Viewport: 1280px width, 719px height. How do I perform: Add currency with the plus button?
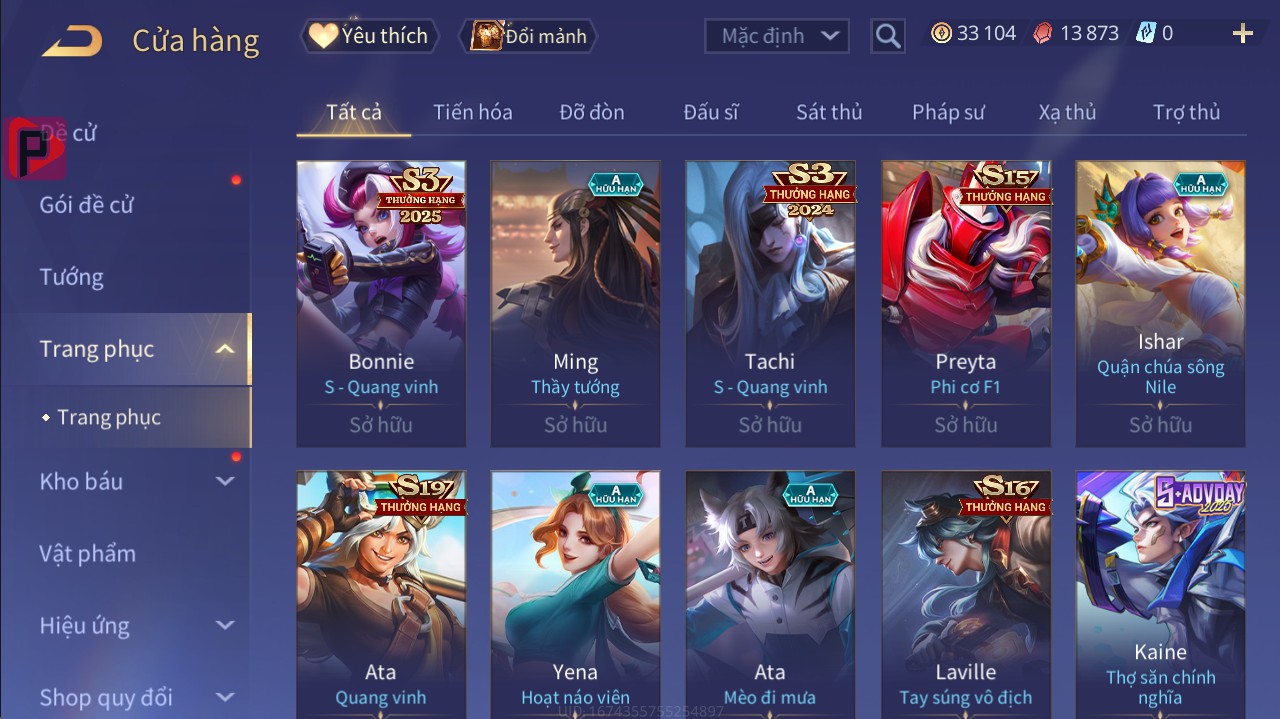click(x=1243, y=34)
